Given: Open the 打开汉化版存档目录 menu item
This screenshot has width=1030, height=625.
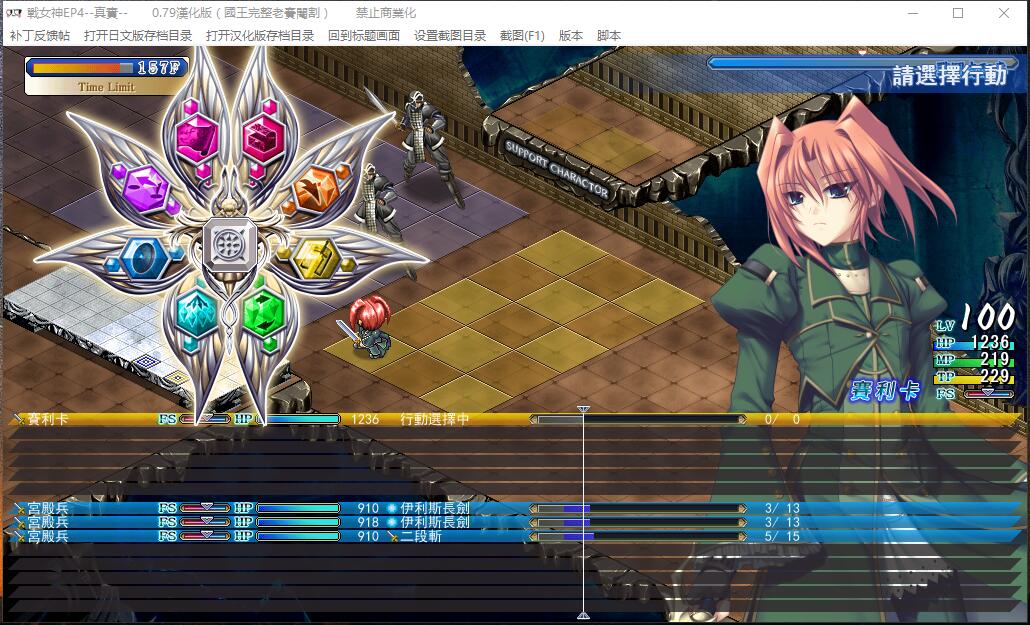Looking at the screenshot, I should pyautogui.click(x=260, y=35).
